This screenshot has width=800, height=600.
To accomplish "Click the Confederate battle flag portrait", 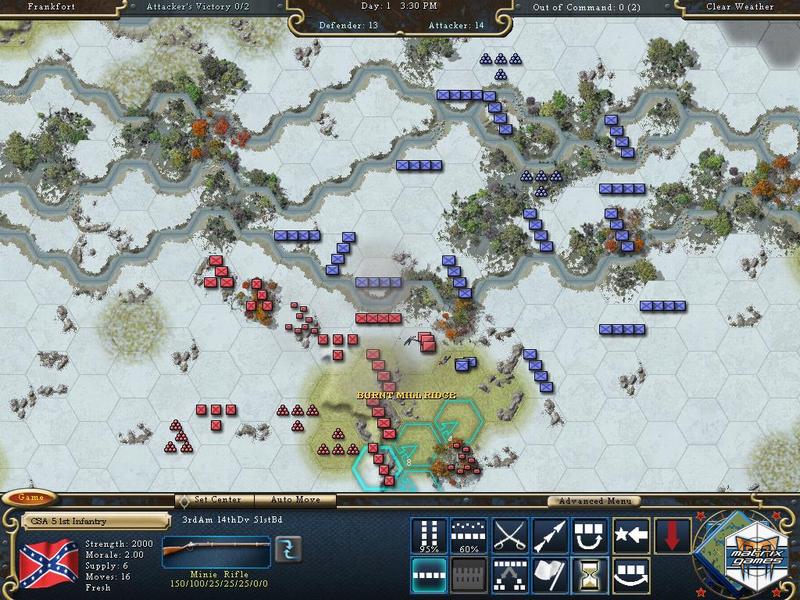I will pyautogui.click(x=48, y=562).
